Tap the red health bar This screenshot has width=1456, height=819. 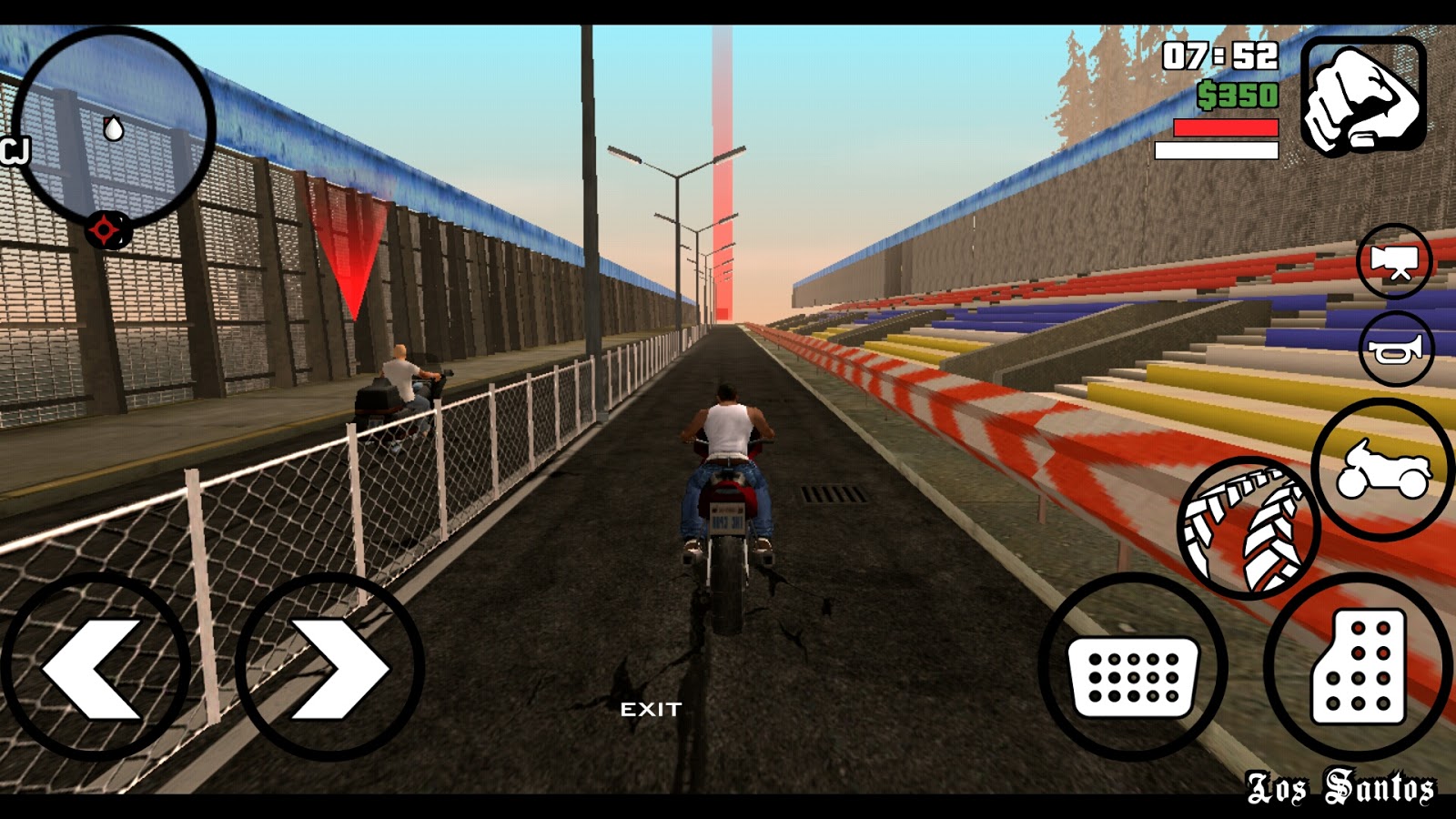click(1224, 129)
